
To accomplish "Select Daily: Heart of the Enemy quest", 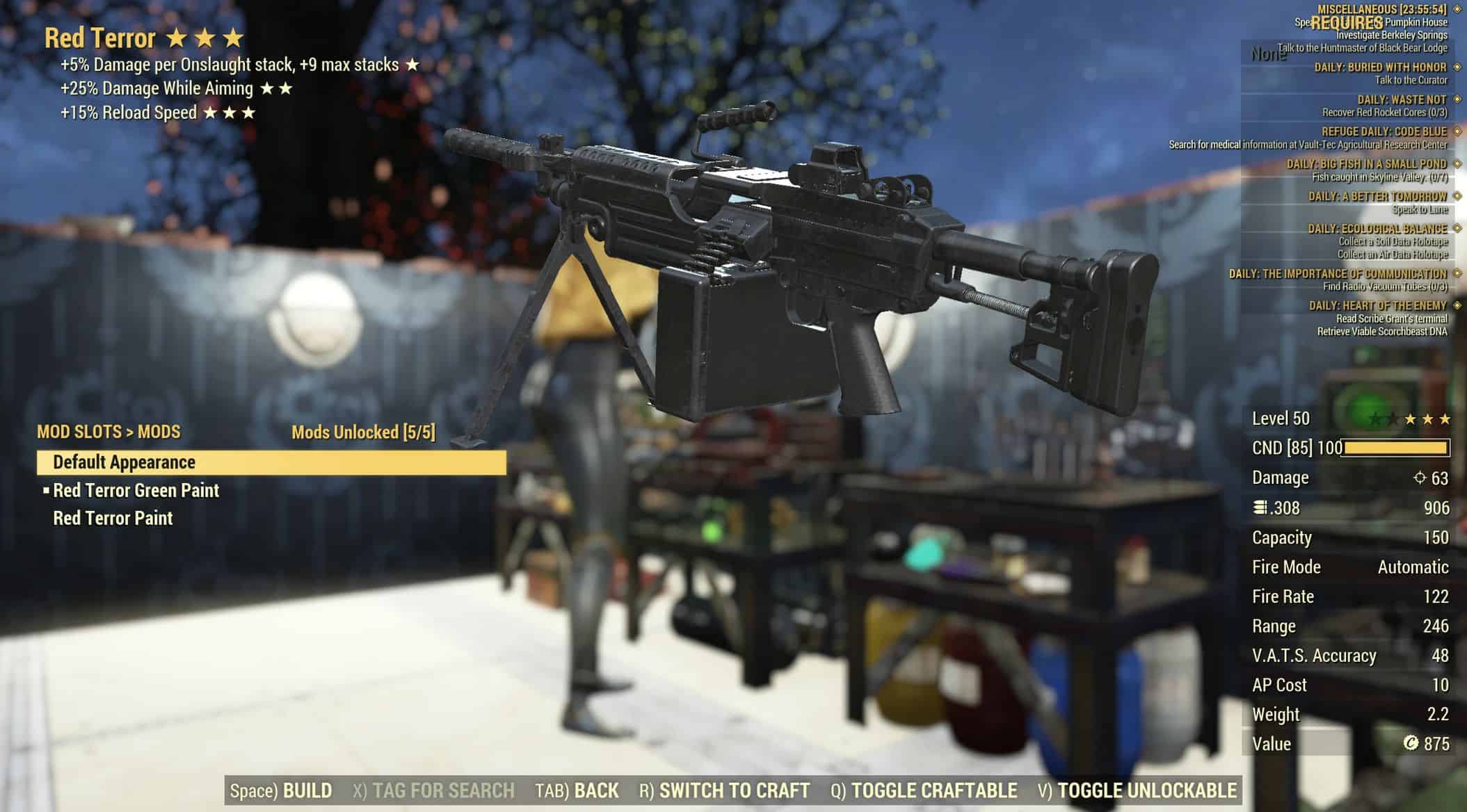I will click(1377, 306).
